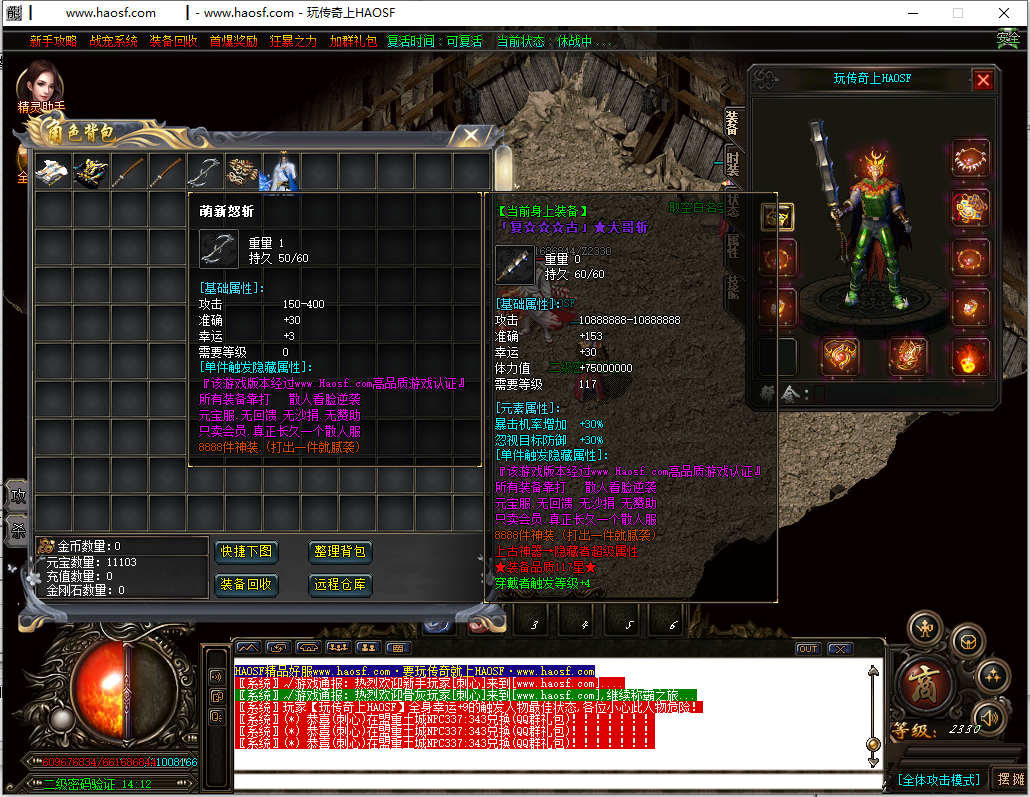Image resolution: width=1030 pixels, height=797 pixels.
Task: Click the chat window OUT button
Action: (807, 649)
